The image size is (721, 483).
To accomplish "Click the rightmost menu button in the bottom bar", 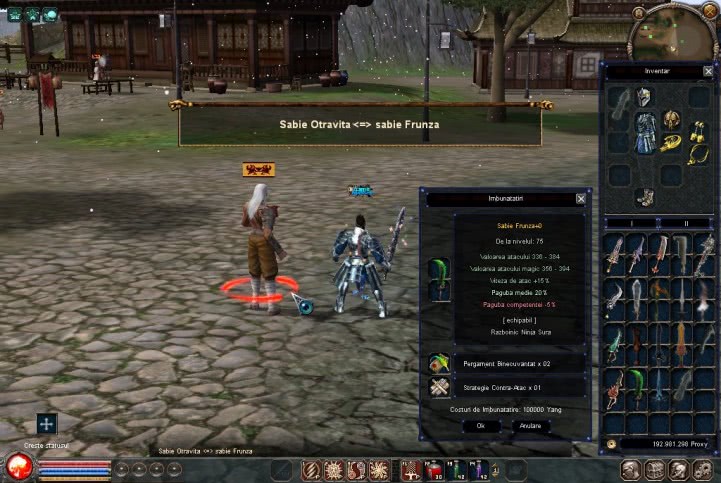I will [x=705, y=469].
